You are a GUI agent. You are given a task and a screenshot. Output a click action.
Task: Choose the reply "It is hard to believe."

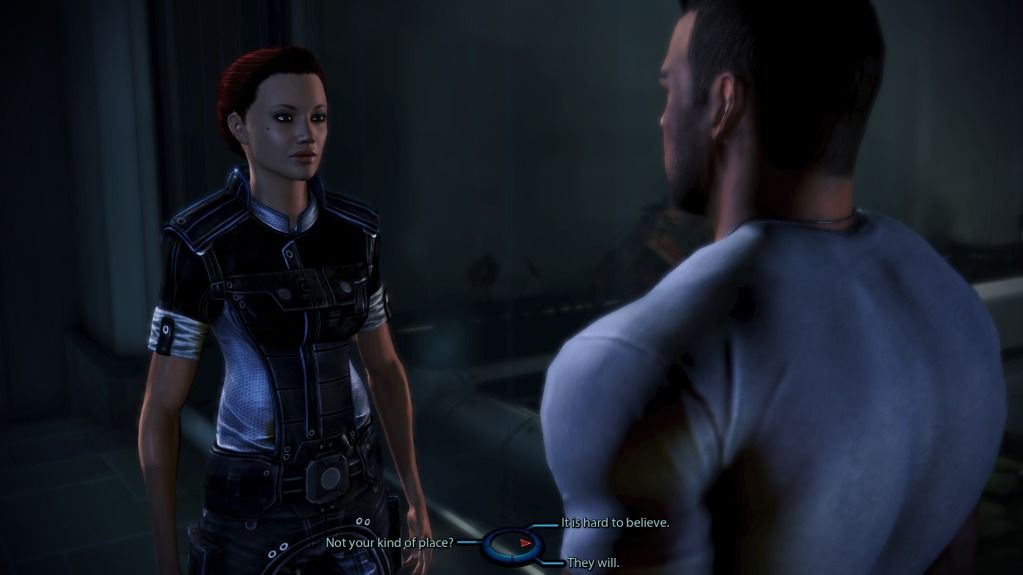pyautogui.click(x=615, y=523)
